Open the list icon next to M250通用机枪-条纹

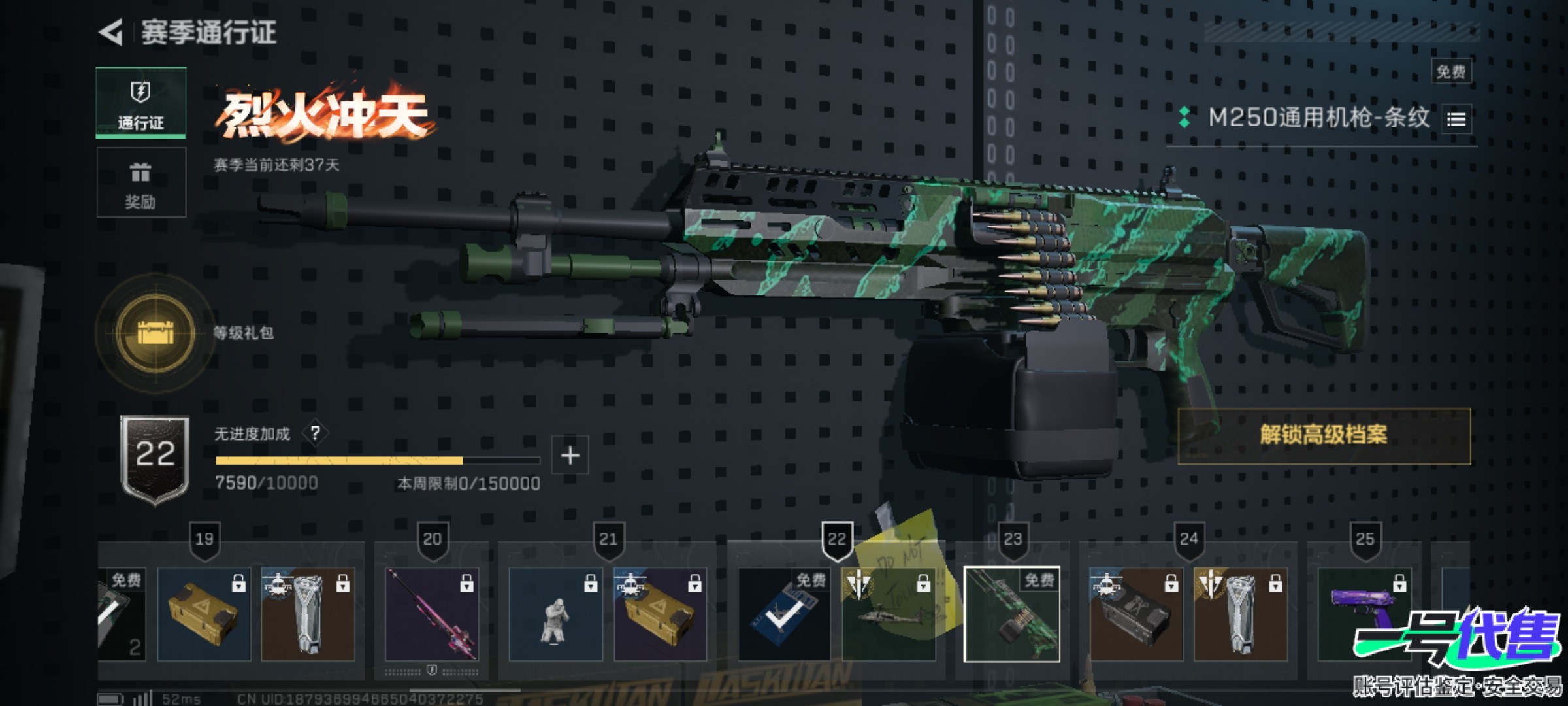[x=1456, y=119]
